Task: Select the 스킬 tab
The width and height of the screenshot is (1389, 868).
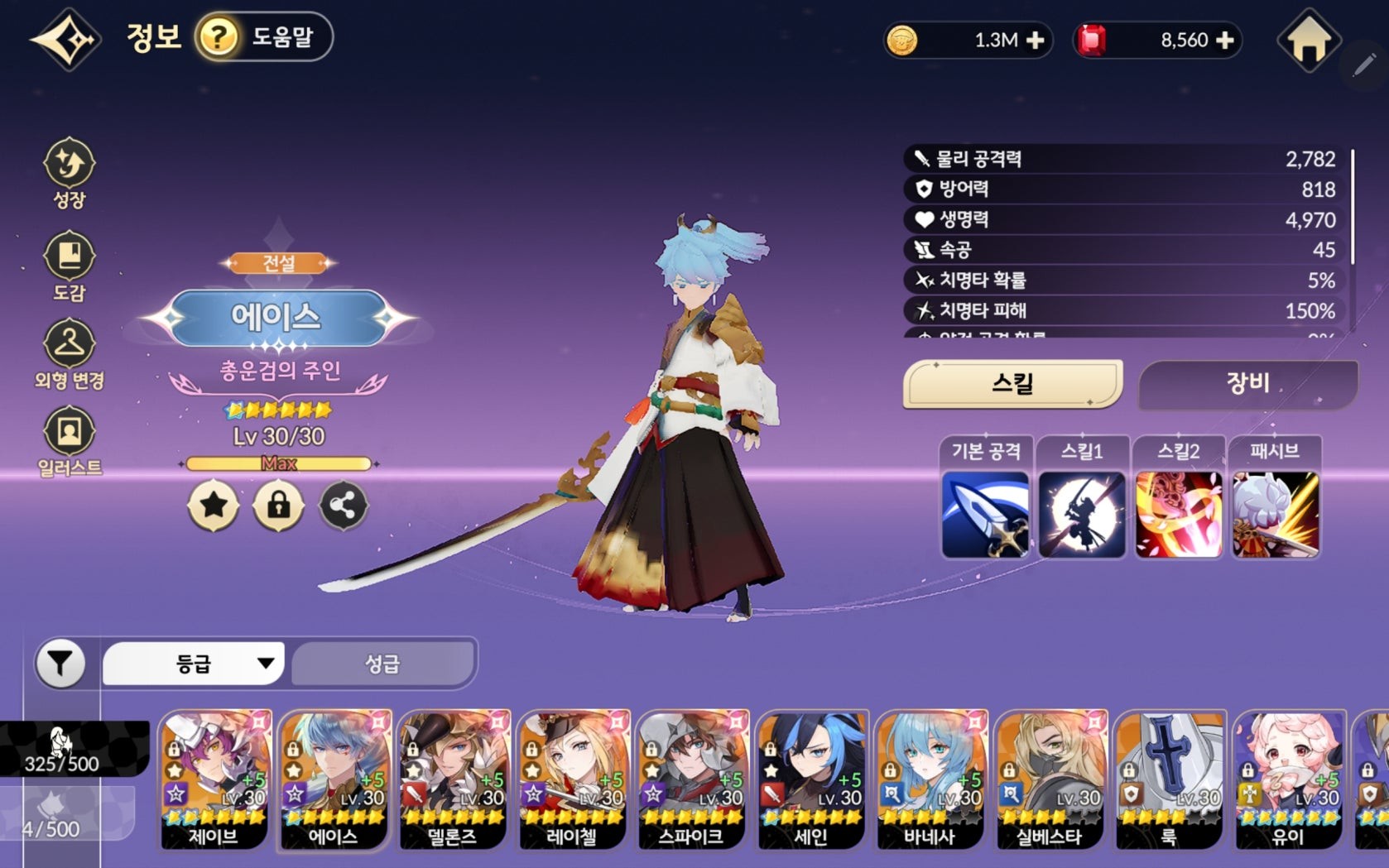Action: coord(1013,383)
